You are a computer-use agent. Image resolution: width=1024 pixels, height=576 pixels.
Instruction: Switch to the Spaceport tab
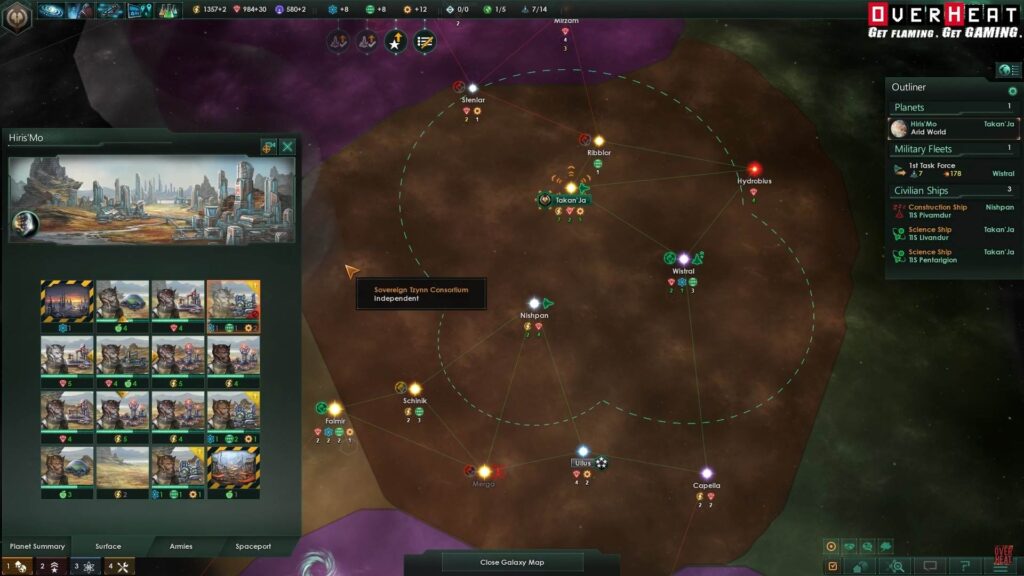[253, 546]
